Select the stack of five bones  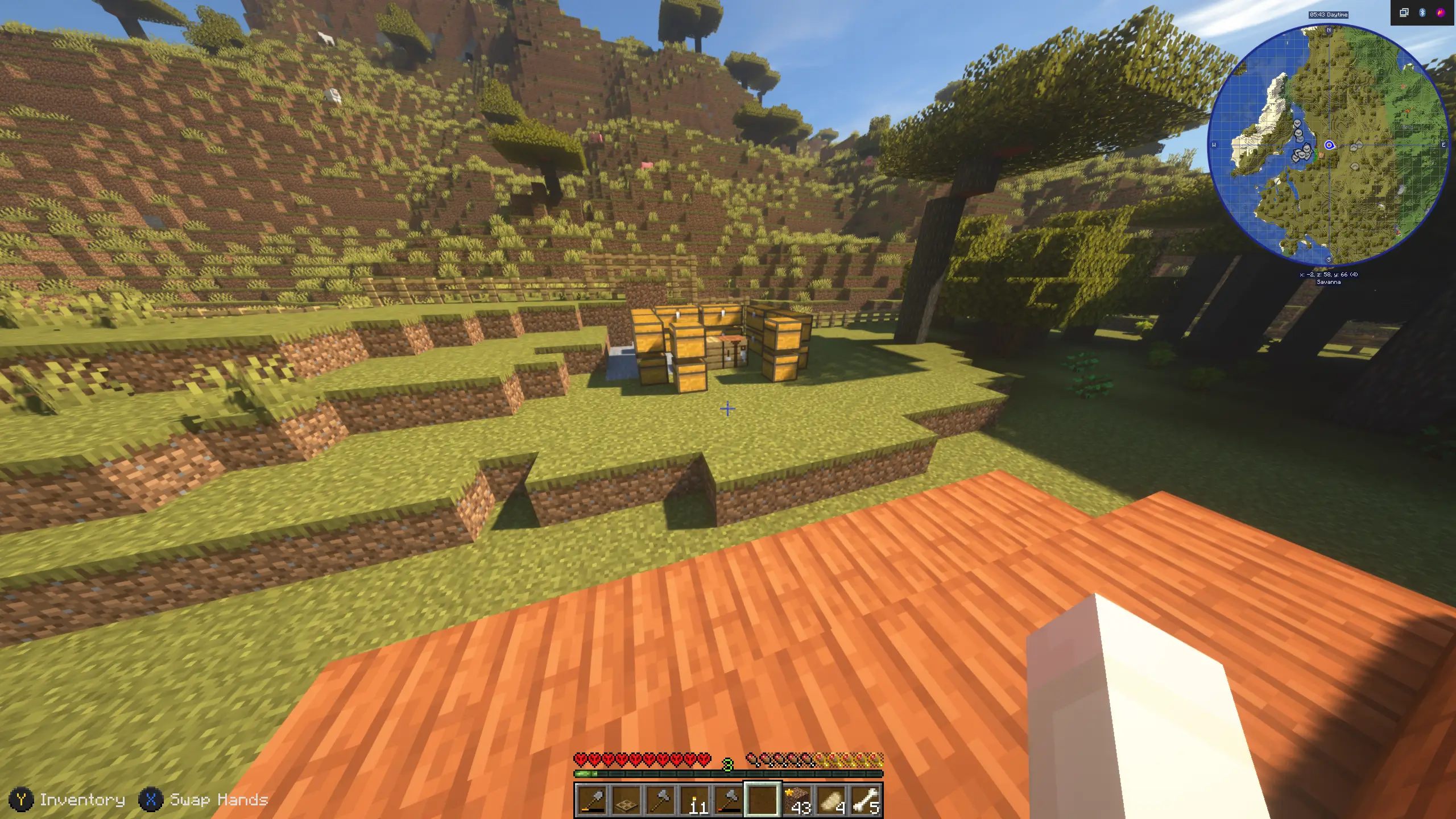865,800
